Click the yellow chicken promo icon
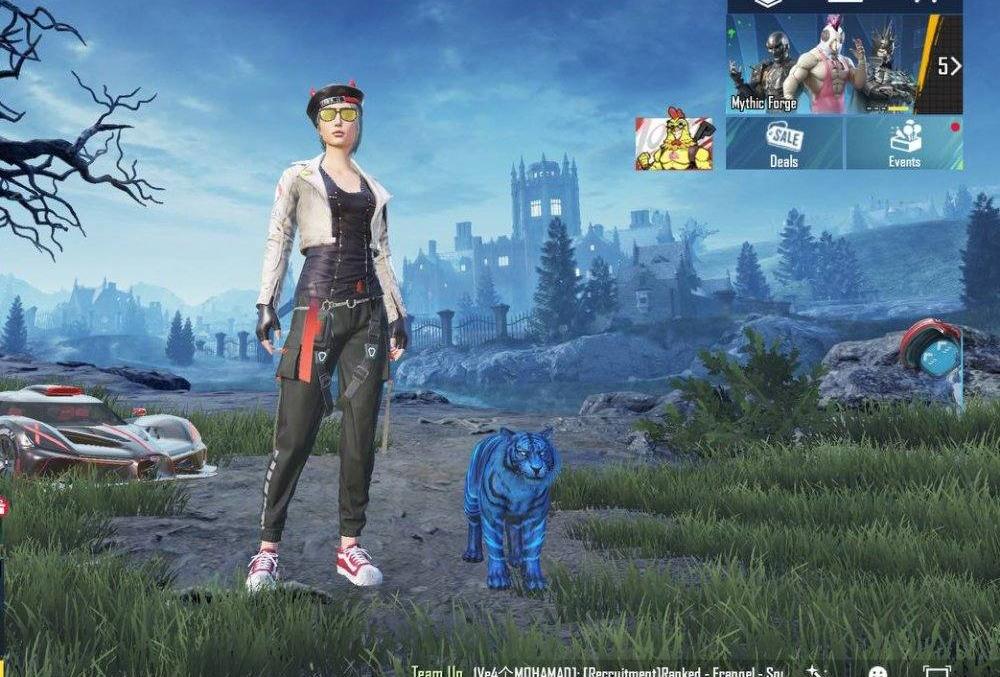This screenshot has height=677, width=1000. (674, 144)
